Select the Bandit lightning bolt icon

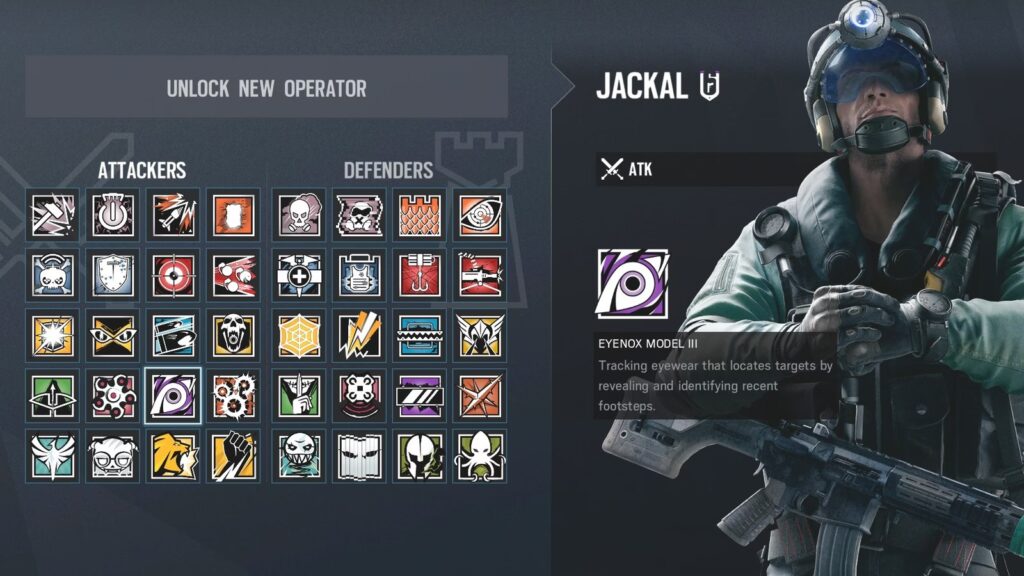tap(358, 334)
